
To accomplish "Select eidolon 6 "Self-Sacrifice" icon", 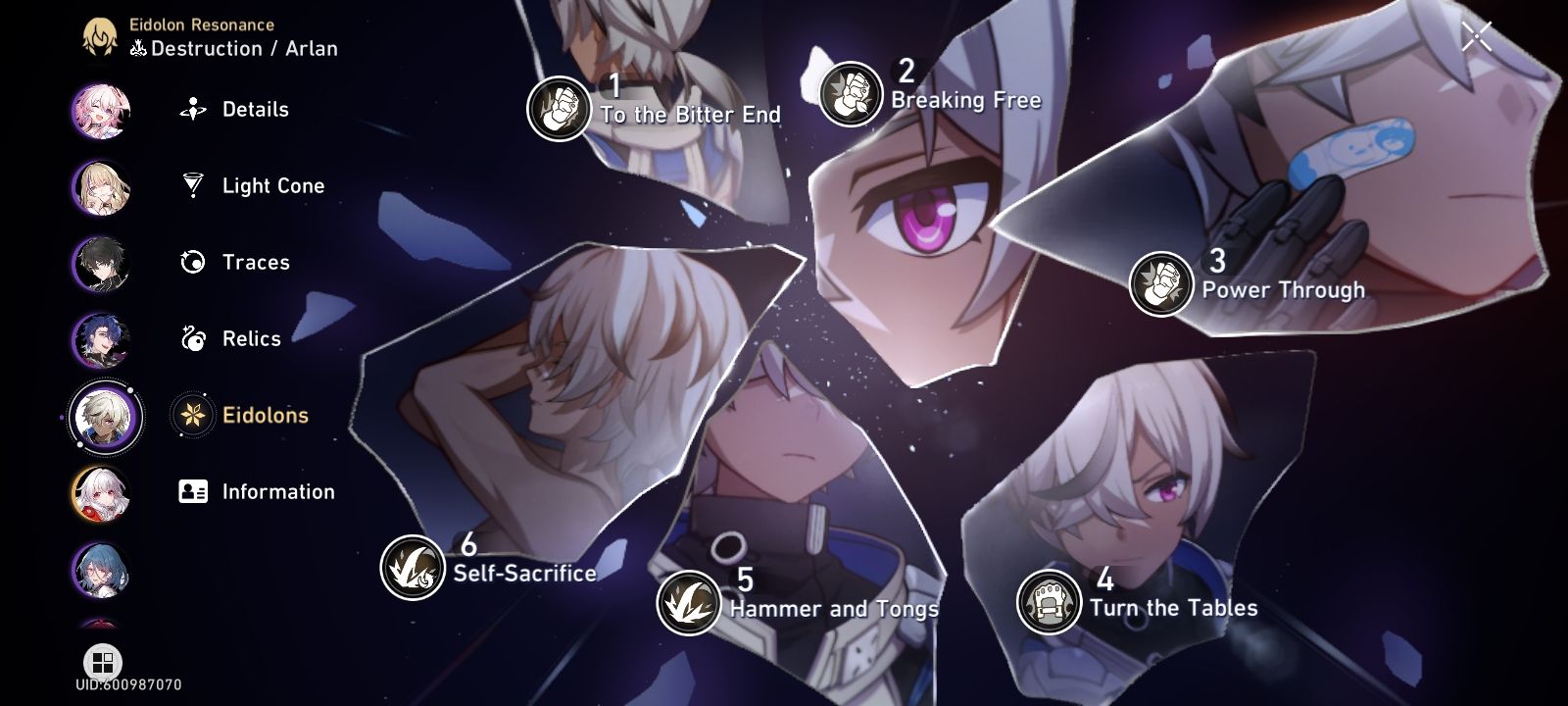I will point(413,567).
